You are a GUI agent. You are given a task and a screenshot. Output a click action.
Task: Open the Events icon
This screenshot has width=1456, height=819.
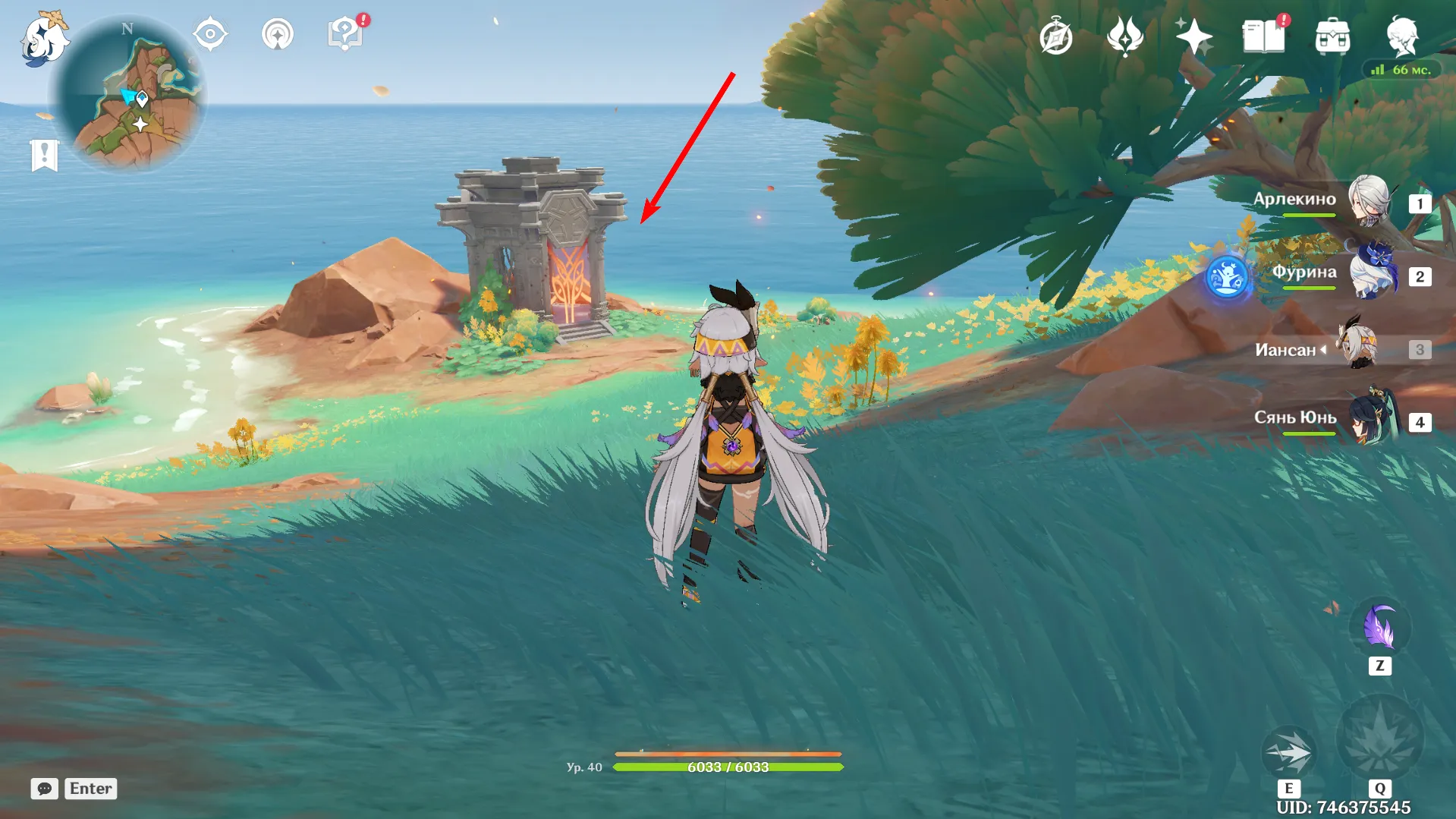coord(1125,36)
